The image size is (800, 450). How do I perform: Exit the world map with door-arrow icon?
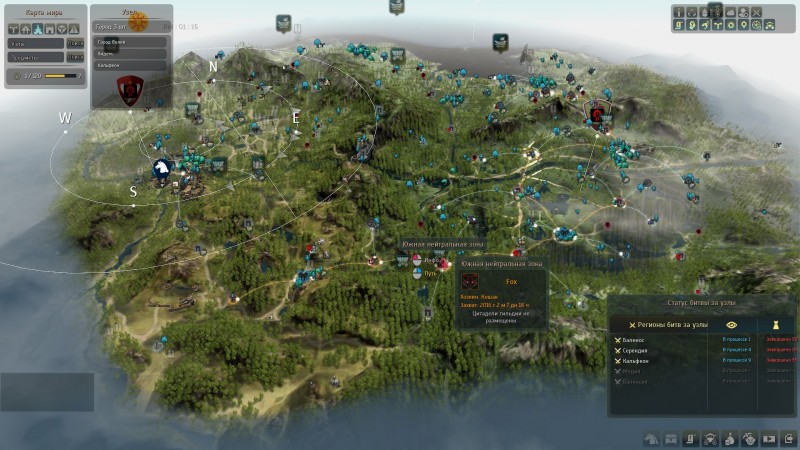(788, 438)
